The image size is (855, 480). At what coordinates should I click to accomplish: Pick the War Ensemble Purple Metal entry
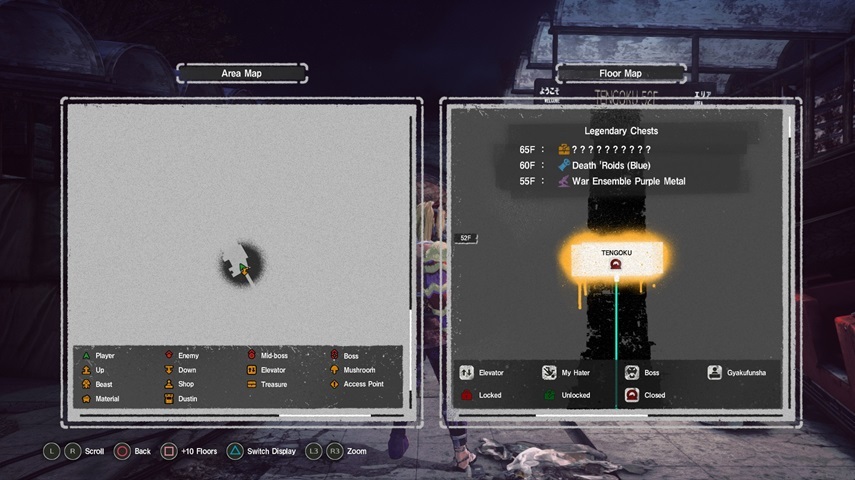point(620,181)
